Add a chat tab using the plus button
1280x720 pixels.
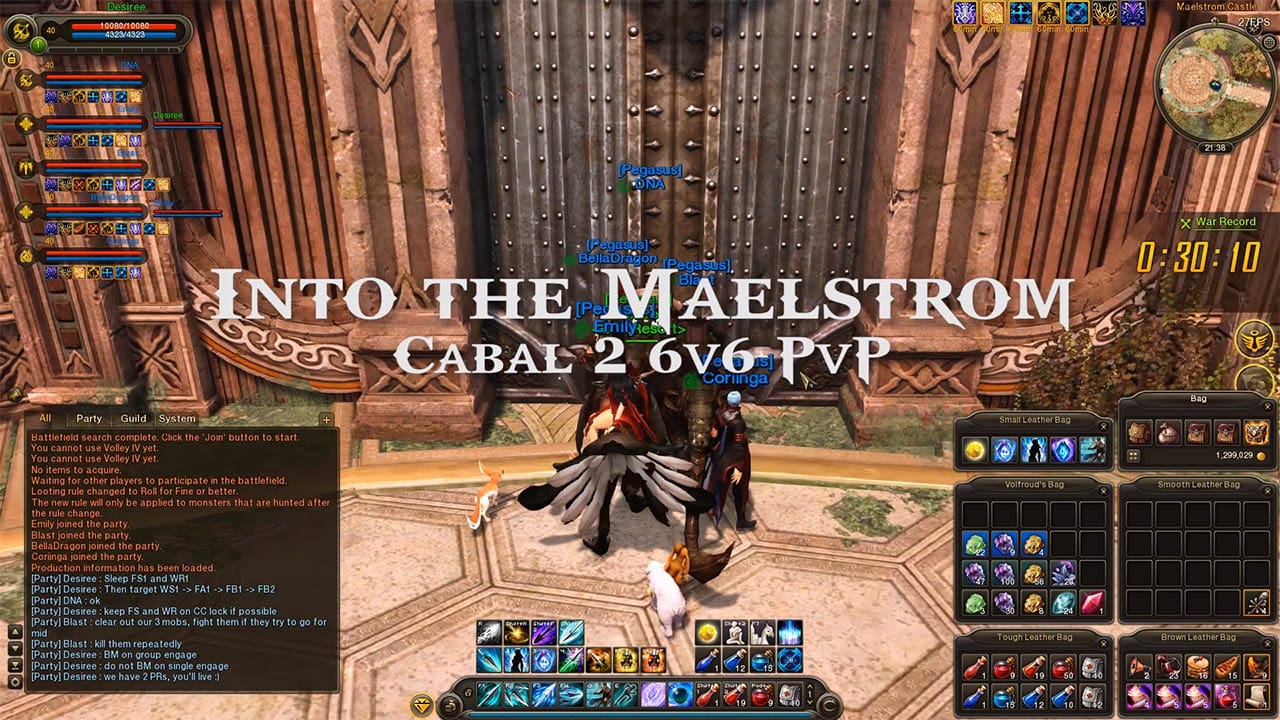(x=326, y=420)
